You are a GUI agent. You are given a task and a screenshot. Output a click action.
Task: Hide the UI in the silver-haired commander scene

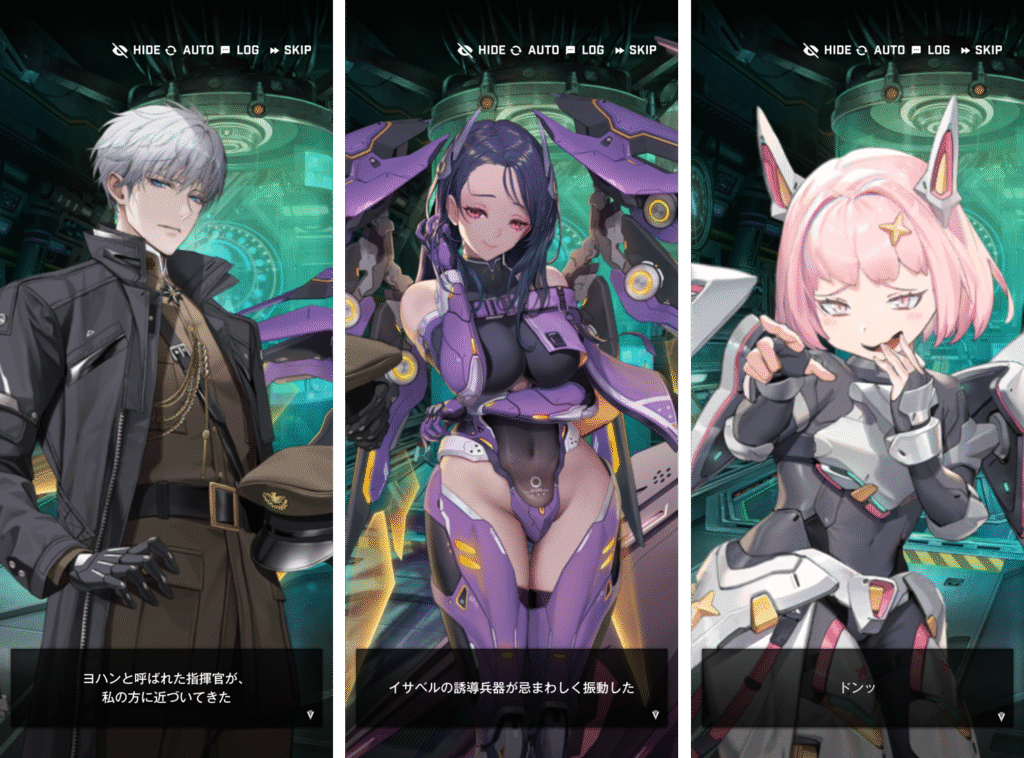click(x=137, y=50)
